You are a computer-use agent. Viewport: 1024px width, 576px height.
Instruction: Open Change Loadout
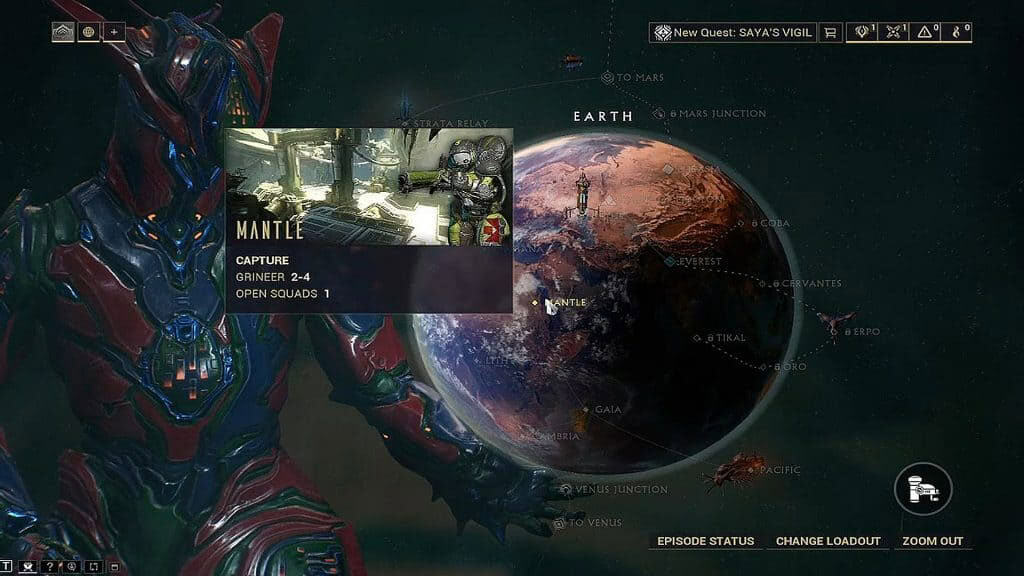pyautogui.click(x=828, y=541)
